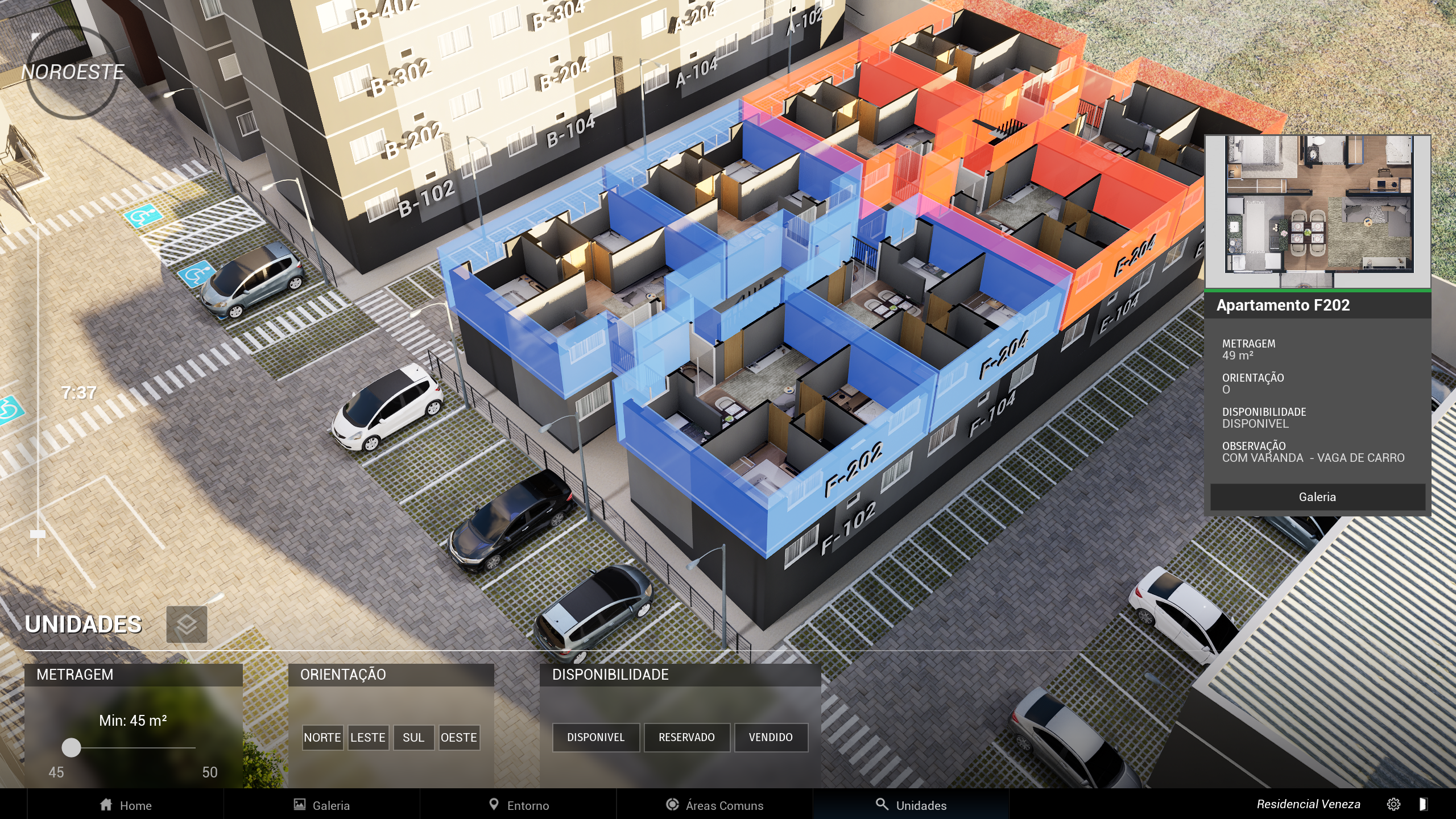The height and width of the screenshot is (819, 1456).
Task: Click the time-of-day slider handle
Action: click(38, 534)
